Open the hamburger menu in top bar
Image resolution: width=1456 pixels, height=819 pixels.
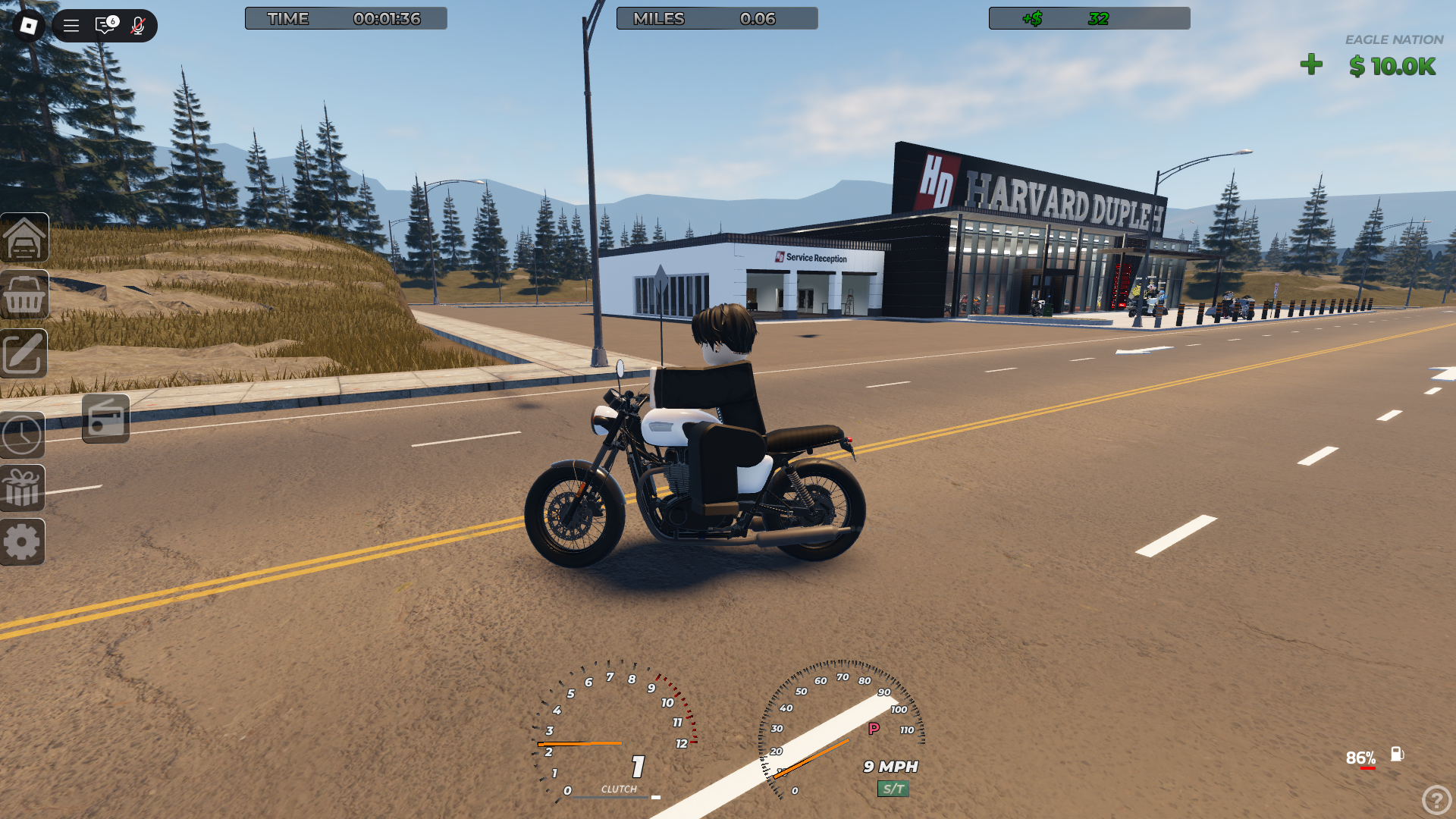(x=71, y=26)
